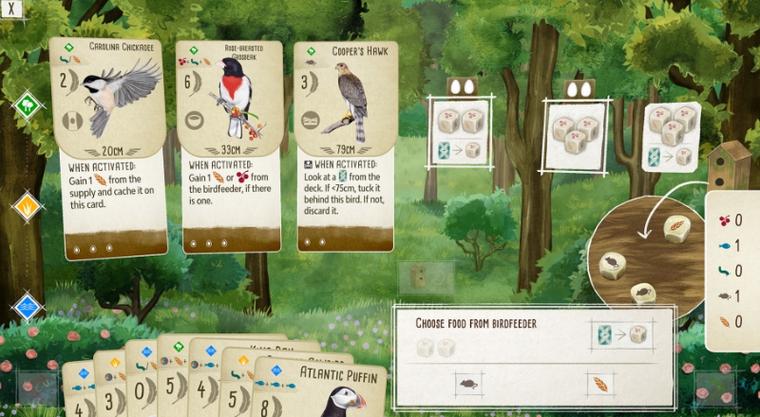Switch to the forest habitat icon
The height and width of the screenshot is (417, 760).
pos(26,103)
